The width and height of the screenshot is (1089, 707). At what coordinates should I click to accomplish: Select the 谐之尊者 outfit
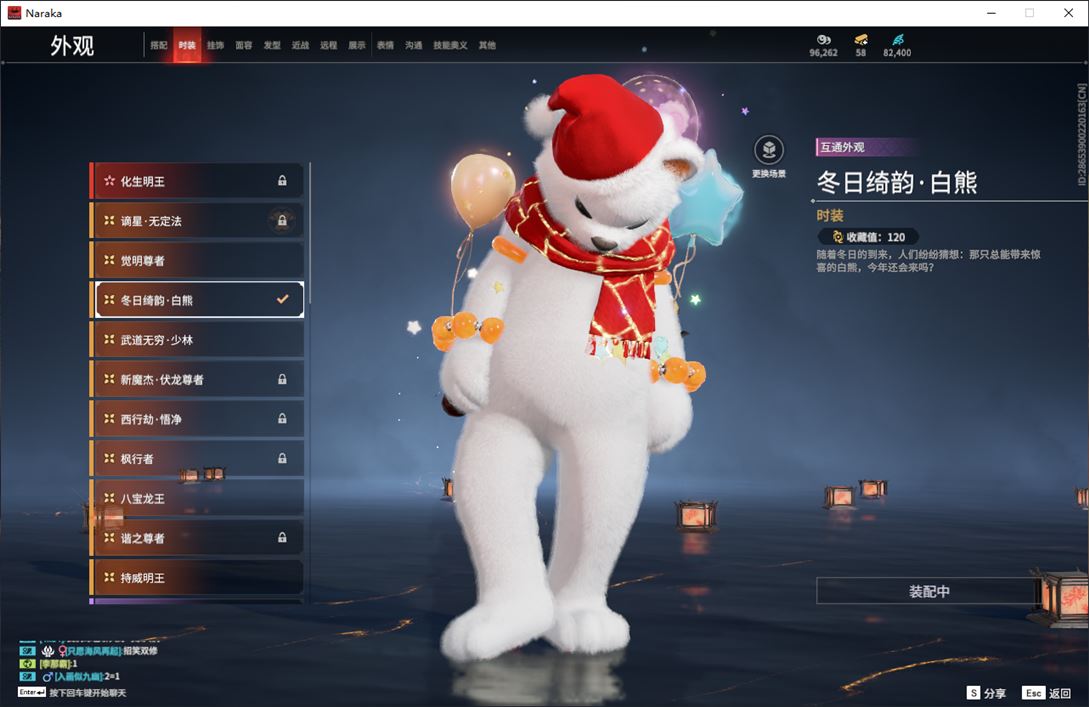(x=197, y=538)
